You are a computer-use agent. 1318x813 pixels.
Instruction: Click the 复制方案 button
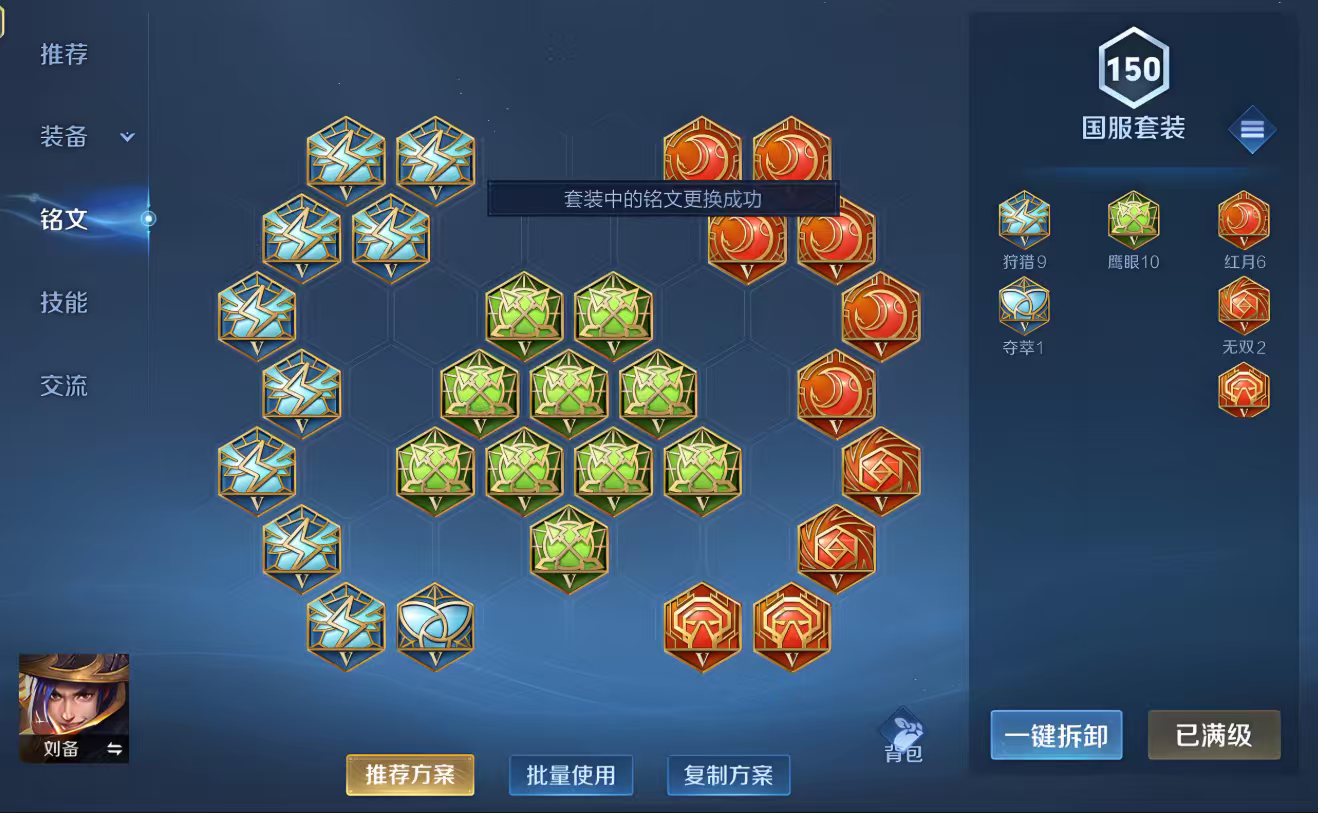coord(729,774)
